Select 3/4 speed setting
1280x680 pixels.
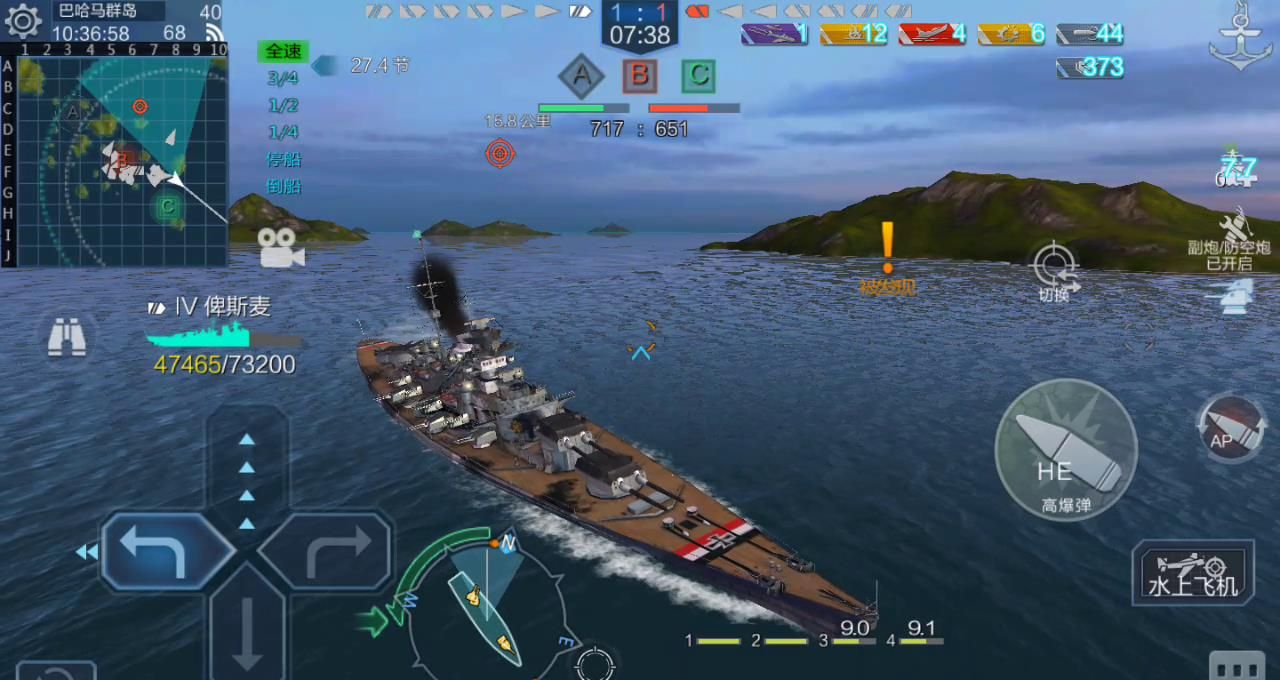click(x=283, y=78)
